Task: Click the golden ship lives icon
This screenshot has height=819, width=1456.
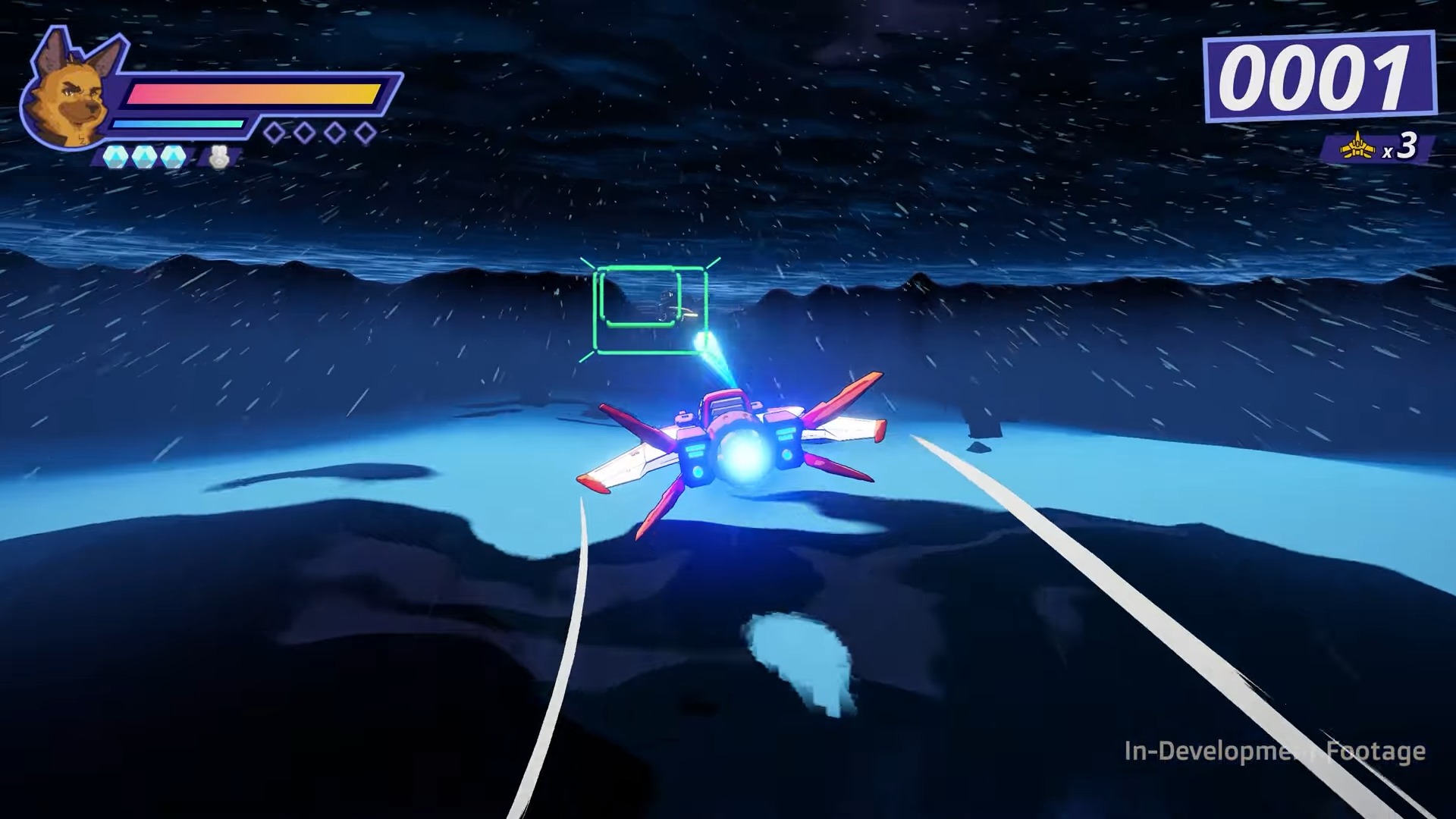Action: click(x=1357, y=149)
